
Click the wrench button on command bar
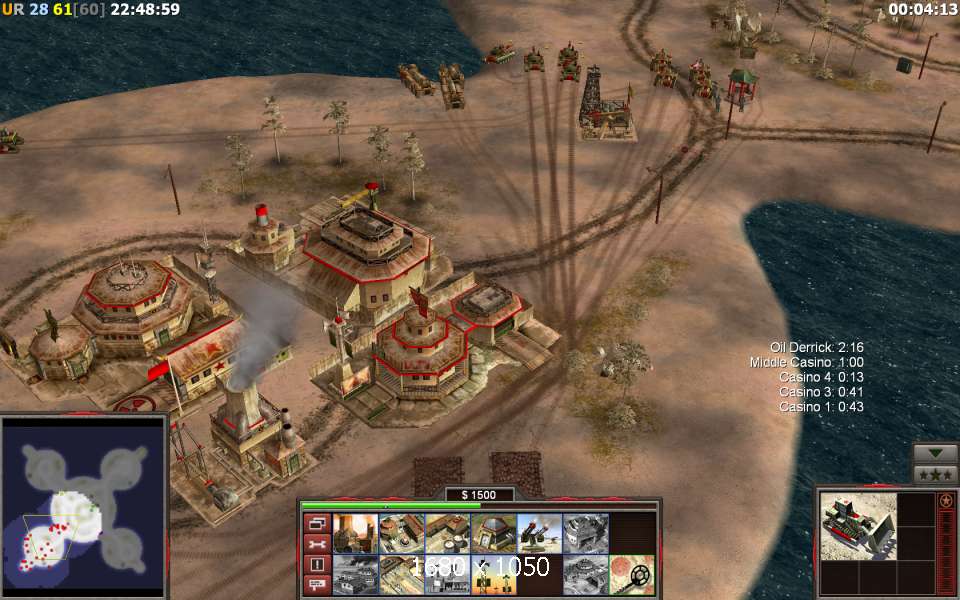pos(316,544)
